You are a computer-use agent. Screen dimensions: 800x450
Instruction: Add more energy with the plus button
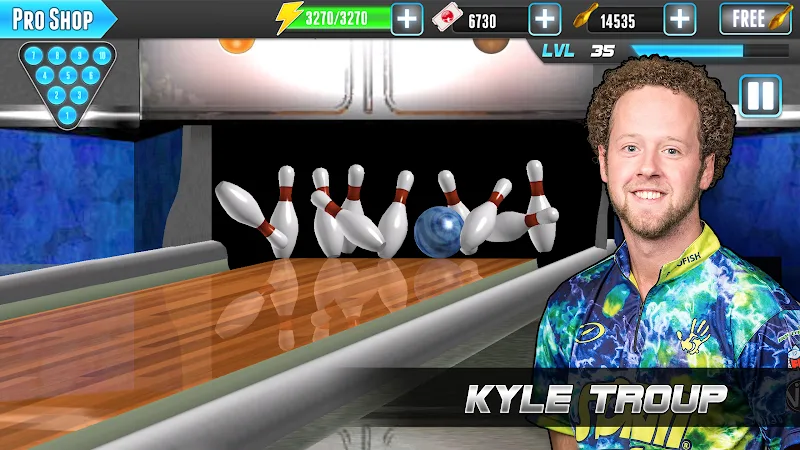(407, 19)
